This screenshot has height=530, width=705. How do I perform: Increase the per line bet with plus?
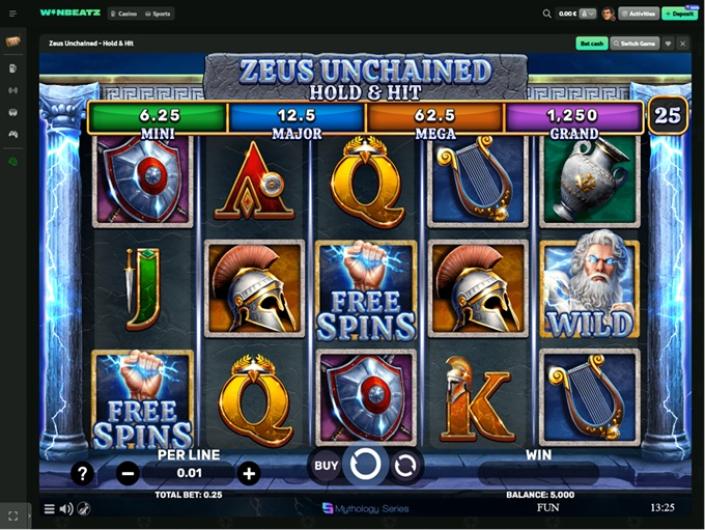(x=249, y=473)
